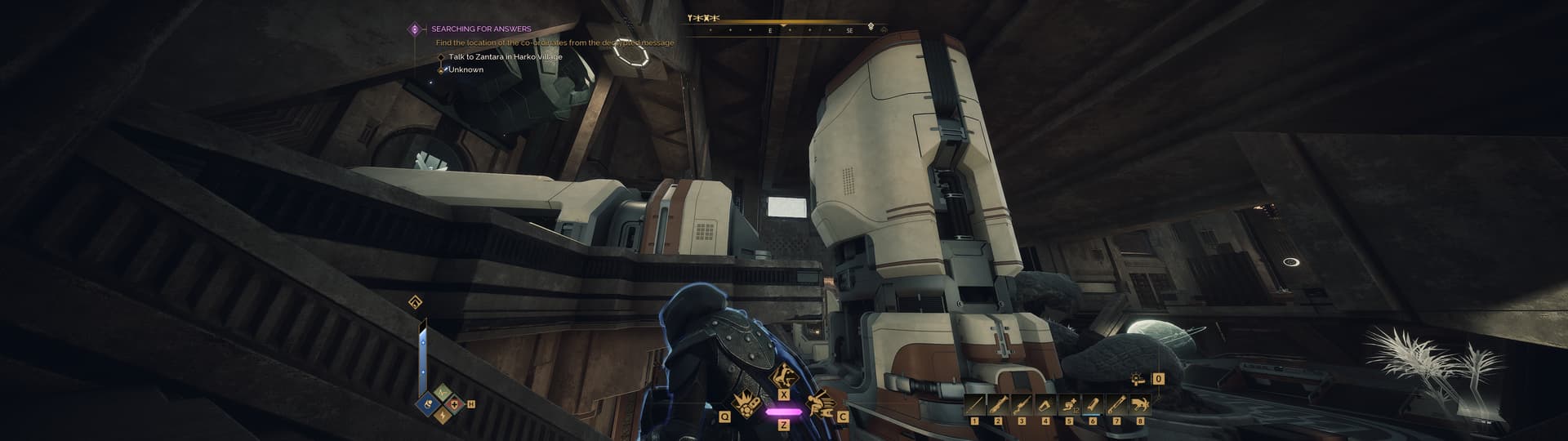Click the red medical cross status diamond
The width and height of the screenshot is (1568, 441).
pos(454,404)
